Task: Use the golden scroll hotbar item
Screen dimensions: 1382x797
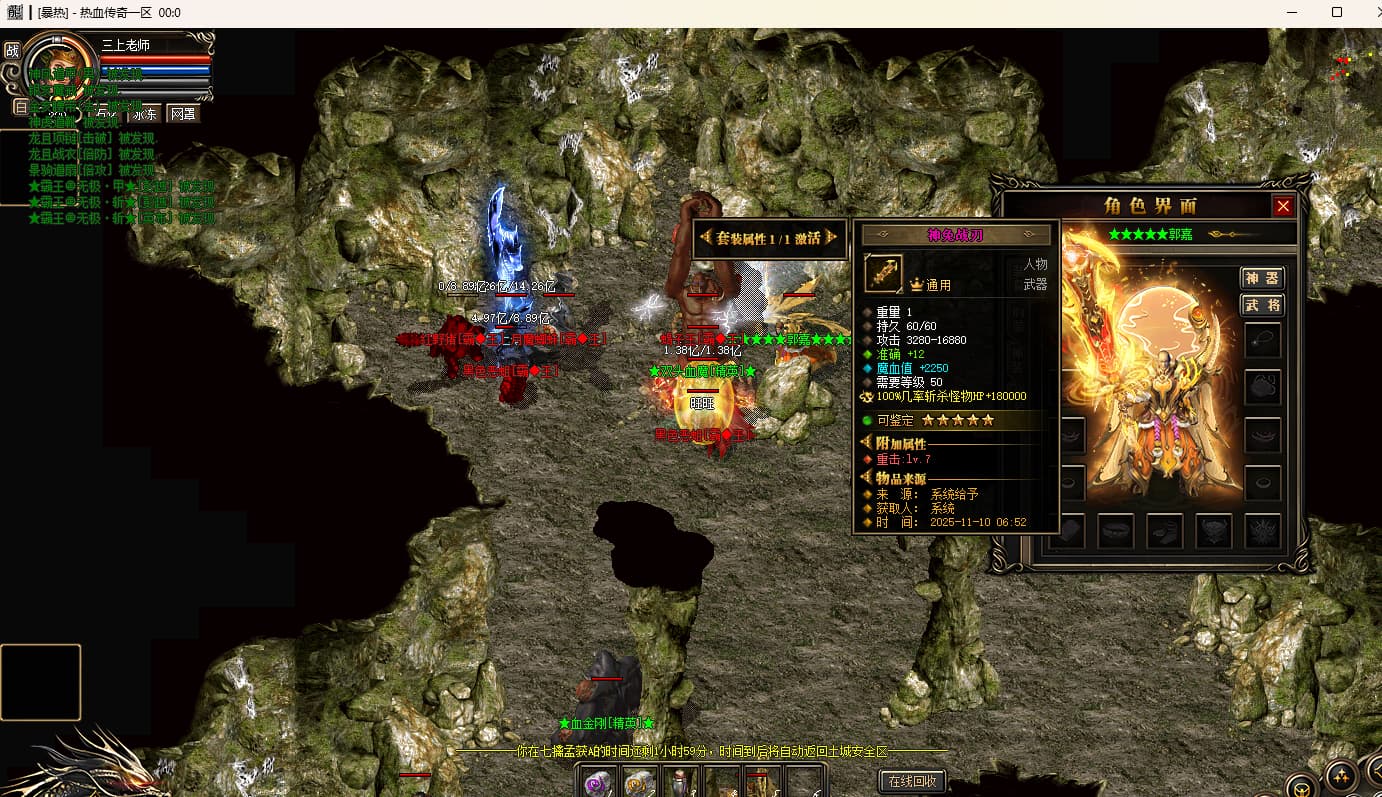Action: click(639, 783)
